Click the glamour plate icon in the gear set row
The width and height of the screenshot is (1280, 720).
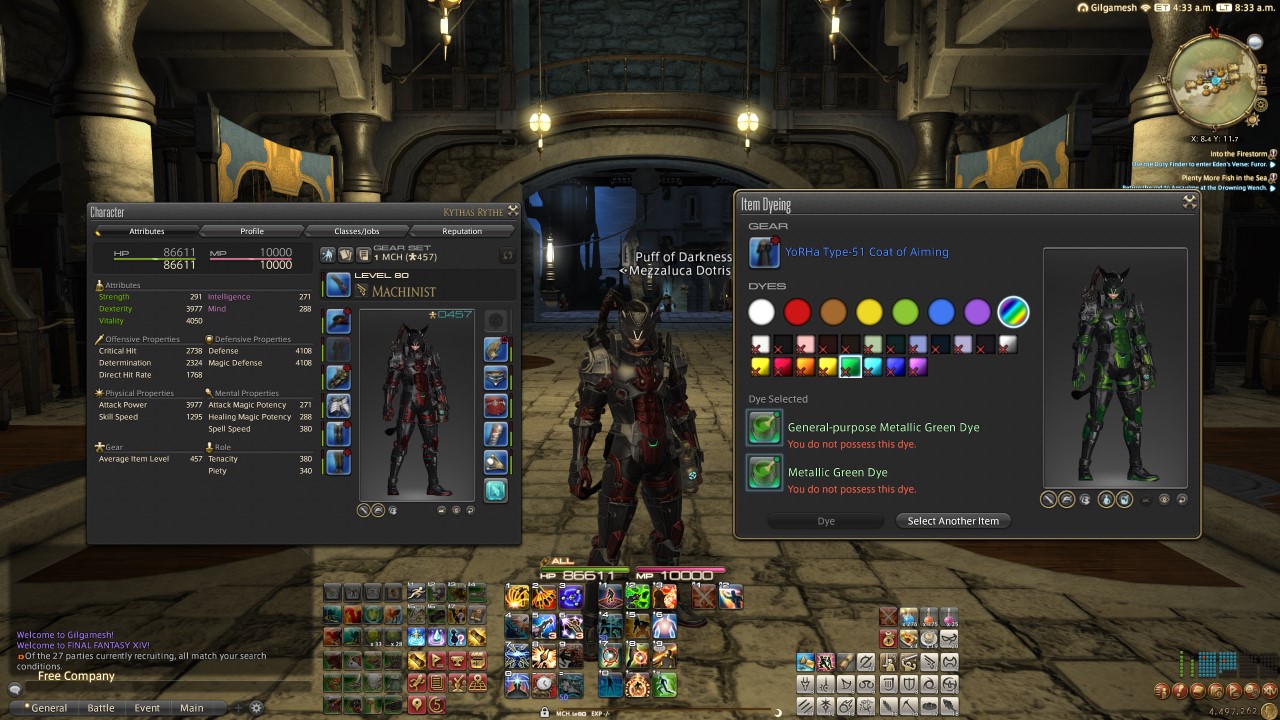[x=345, y=255]
